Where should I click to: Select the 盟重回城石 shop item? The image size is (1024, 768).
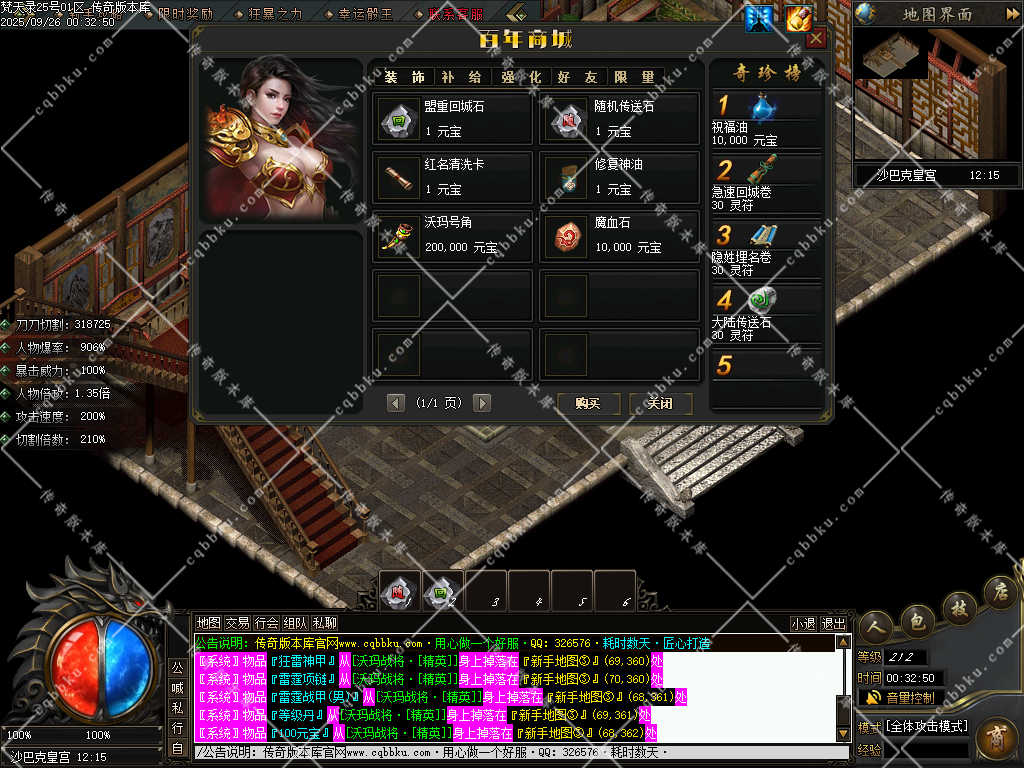click(452, 120)
